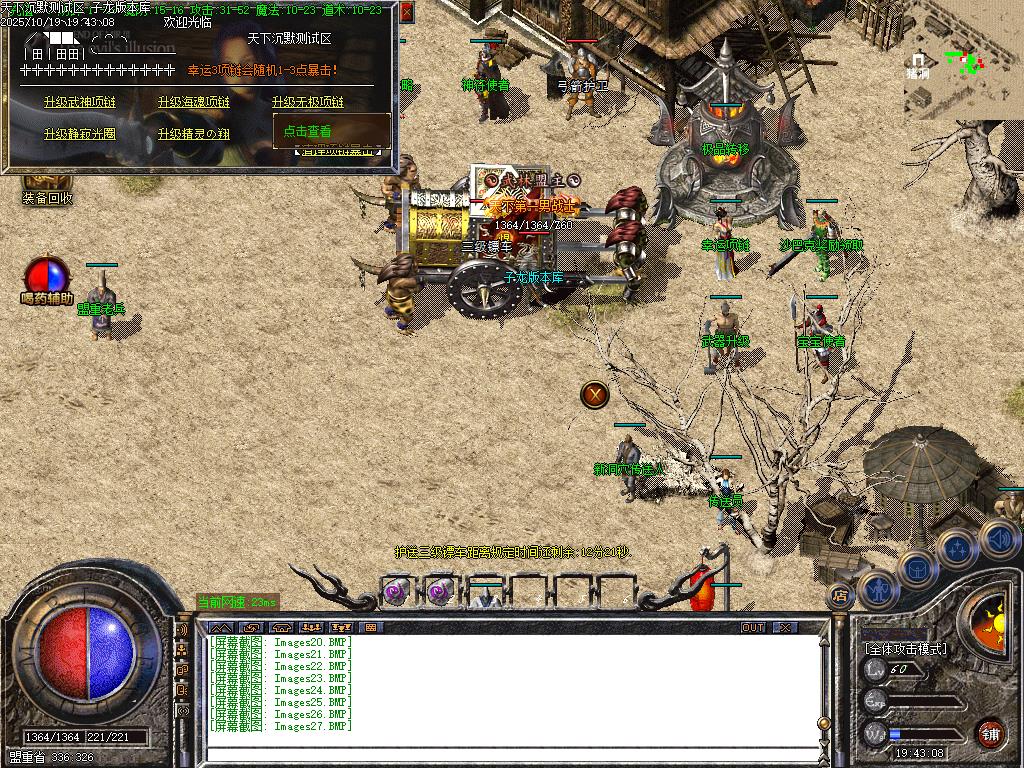Click the OUT button above chat
Screen dimensions: 1024x768
[x=753, y=627]
